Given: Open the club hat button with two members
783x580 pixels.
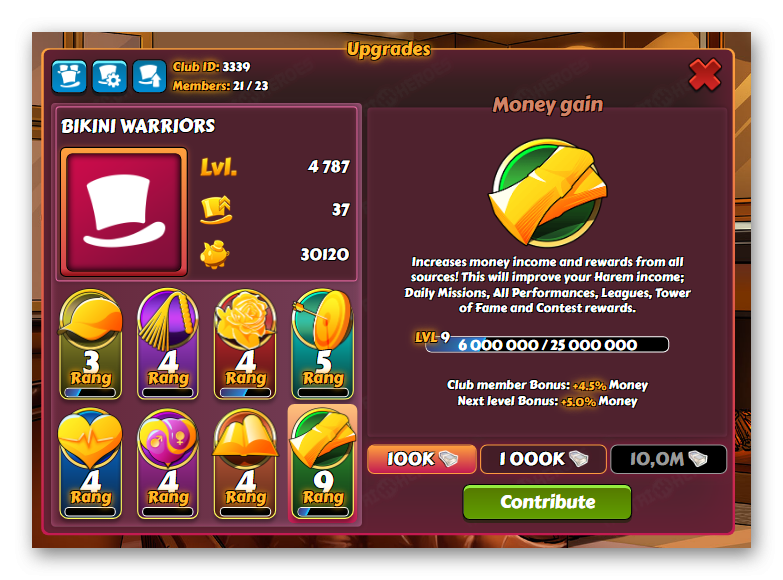Looking at the screenshot, I should point(70,76).
